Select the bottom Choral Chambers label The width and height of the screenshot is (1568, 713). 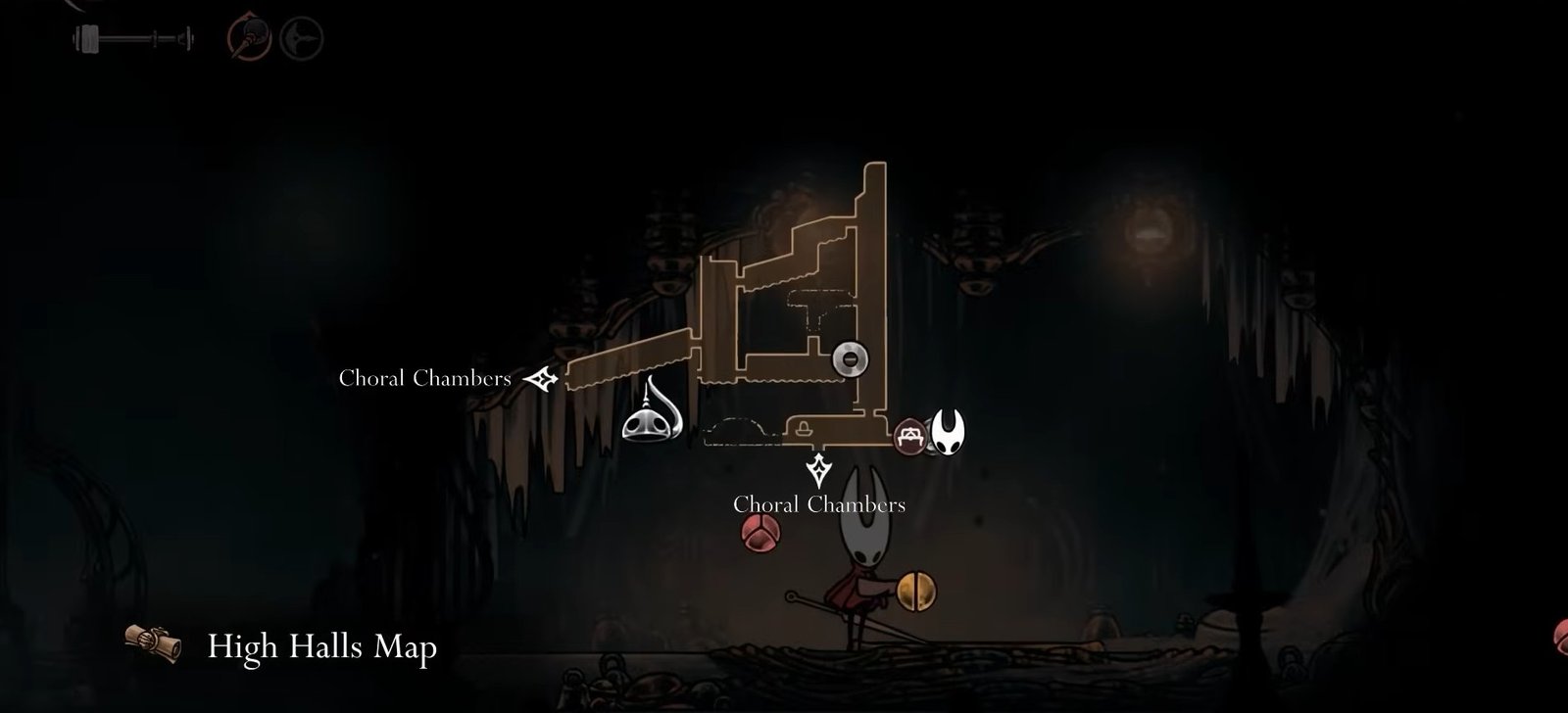[x=820, y=506]
